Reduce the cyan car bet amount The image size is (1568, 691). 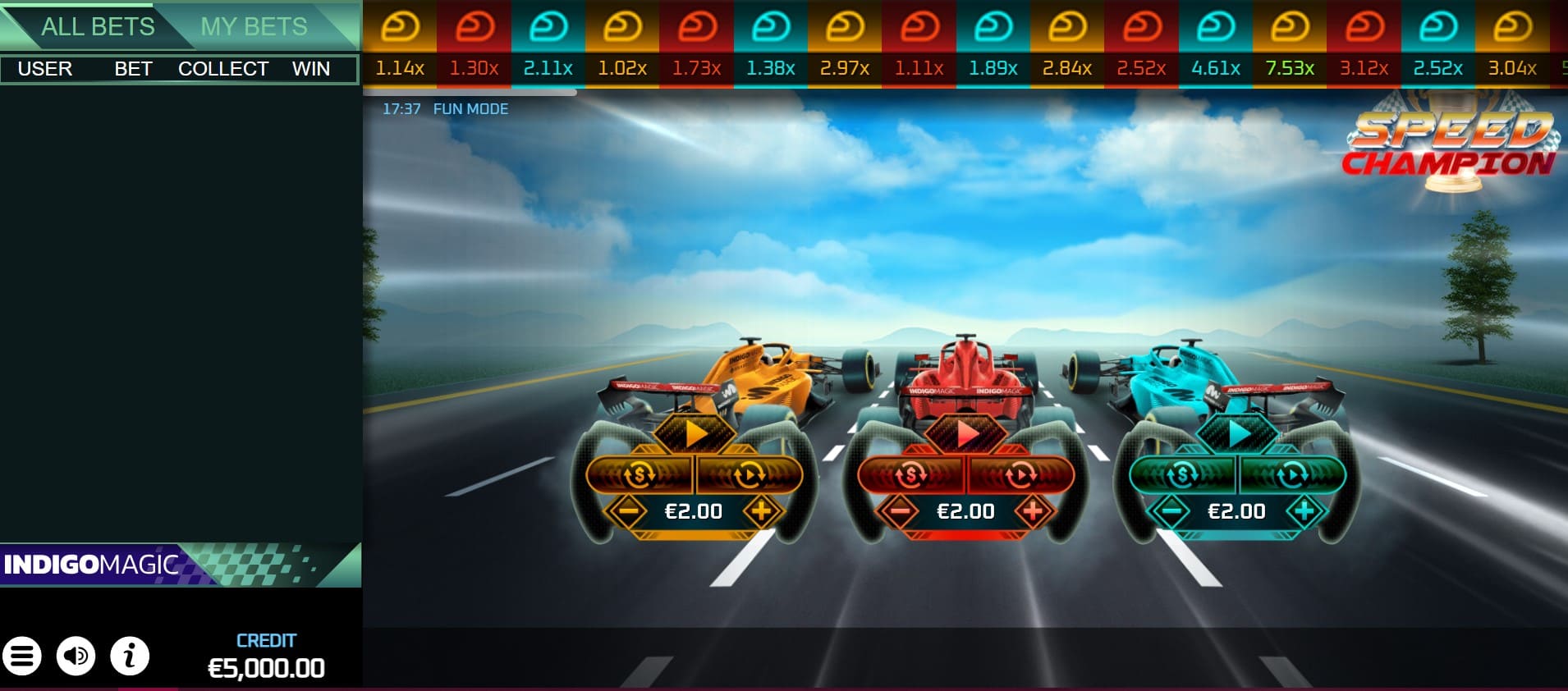tap(1171, 511)
